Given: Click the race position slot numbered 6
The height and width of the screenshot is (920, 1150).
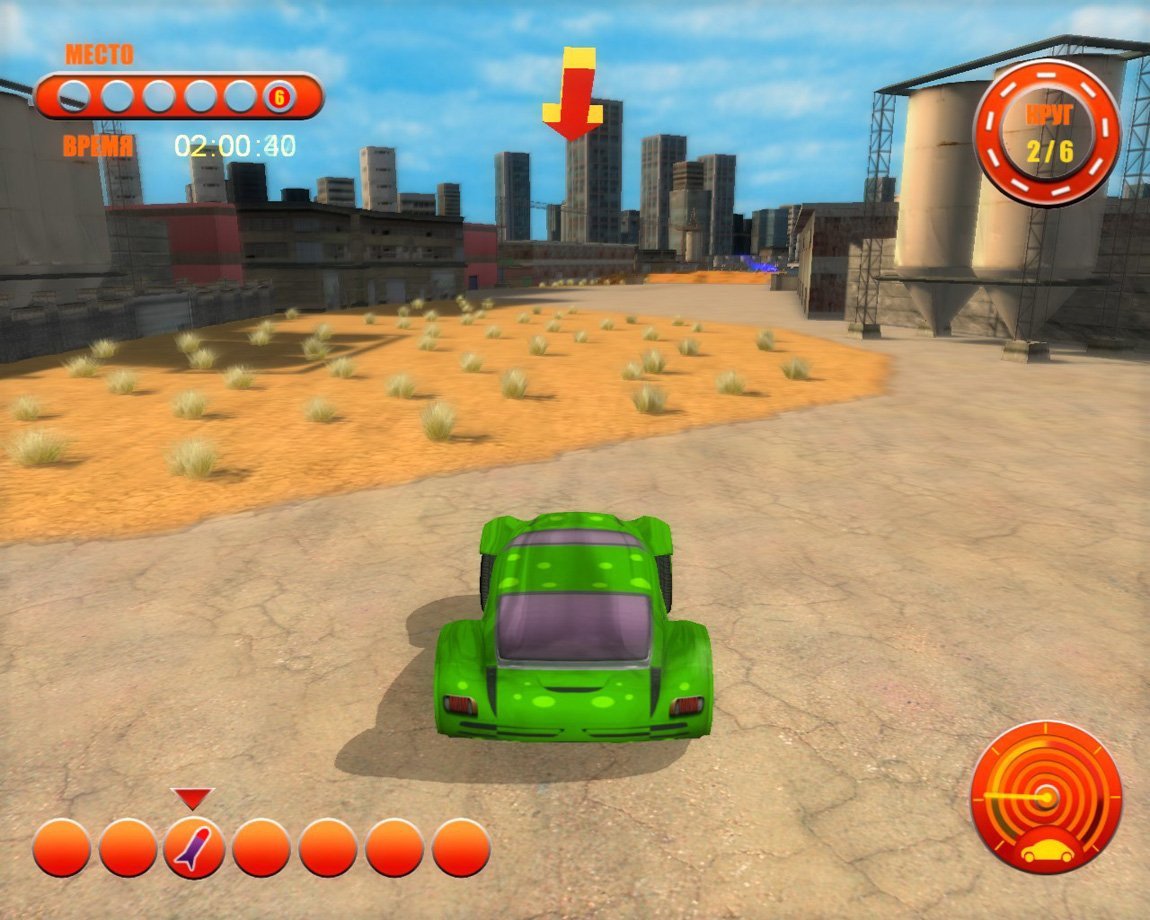Looking at the screenshot, I should tap(279, 97).
